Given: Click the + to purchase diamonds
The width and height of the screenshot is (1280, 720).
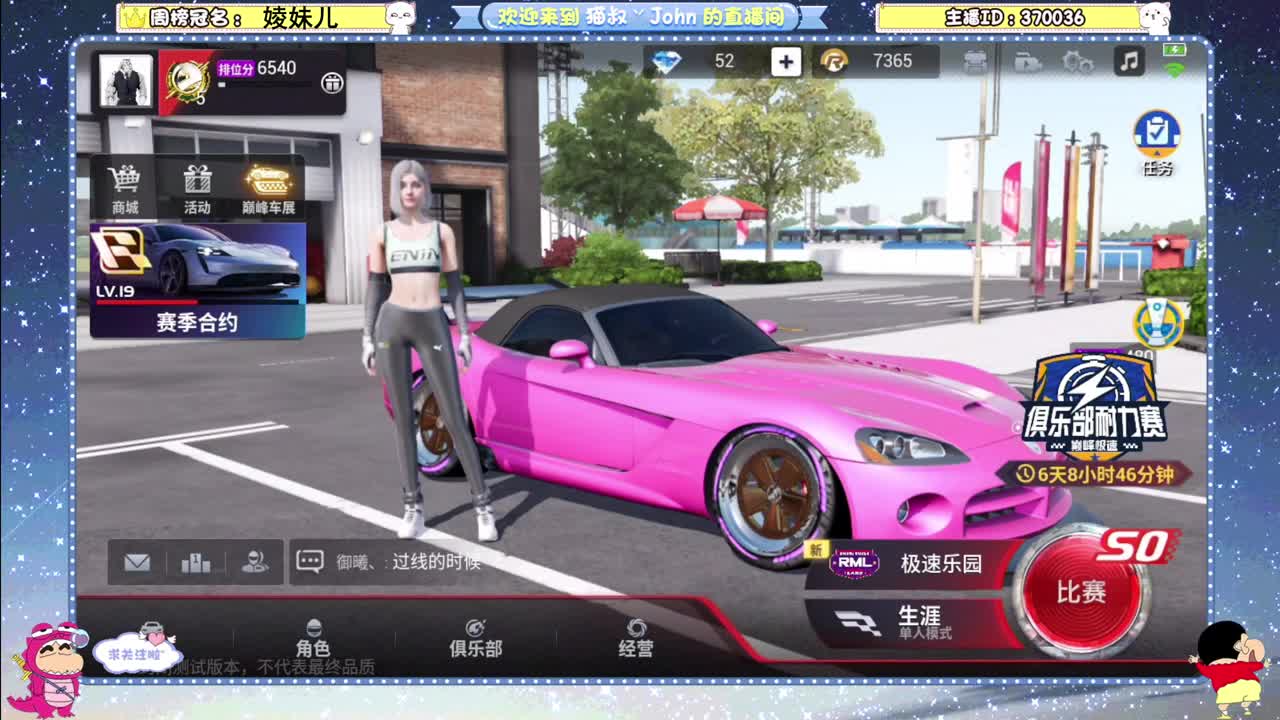Looking at the screenshot, I should pos(786,61).
